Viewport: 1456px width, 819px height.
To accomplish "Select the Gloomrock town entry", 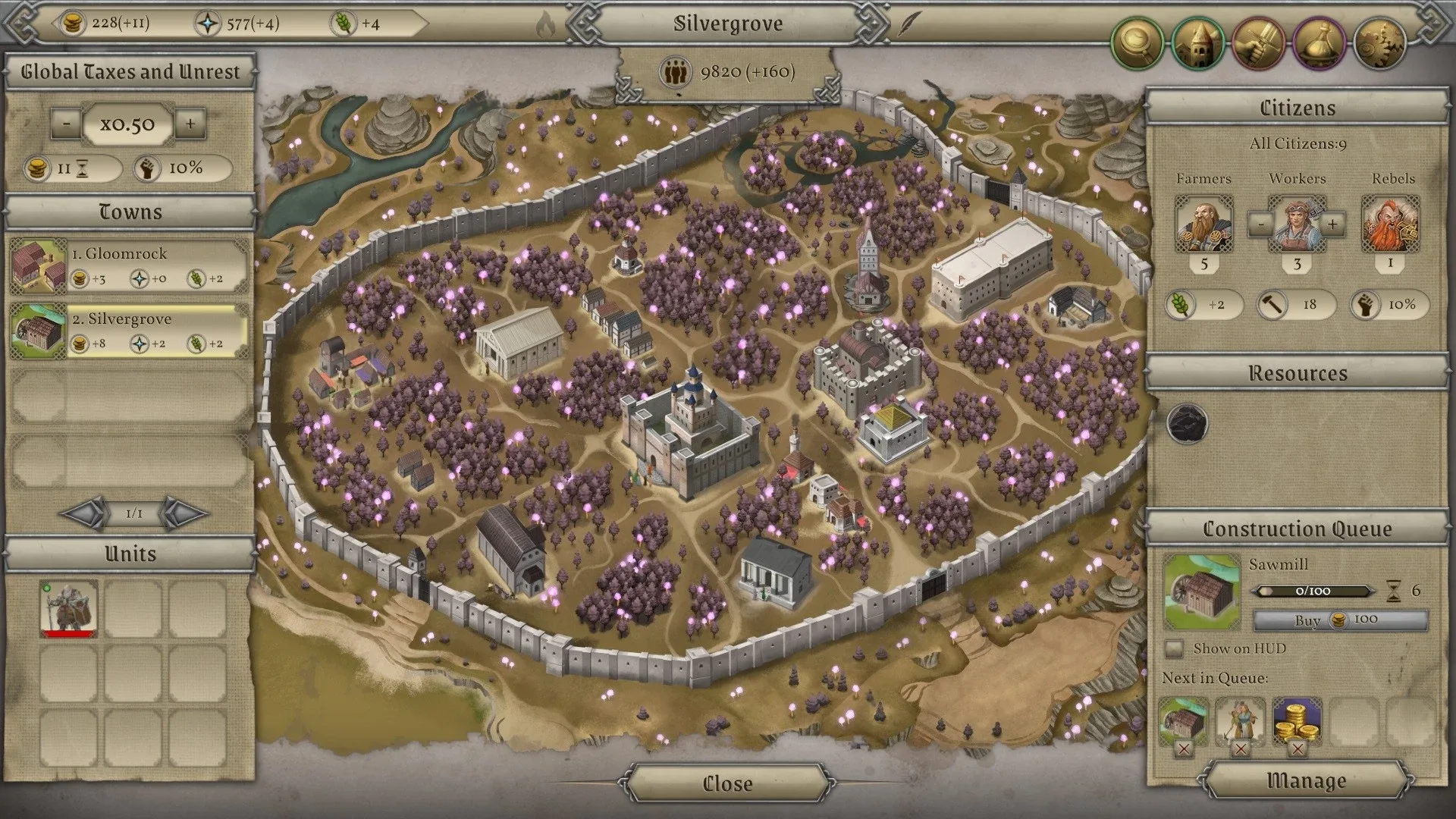I will point(129,263).
